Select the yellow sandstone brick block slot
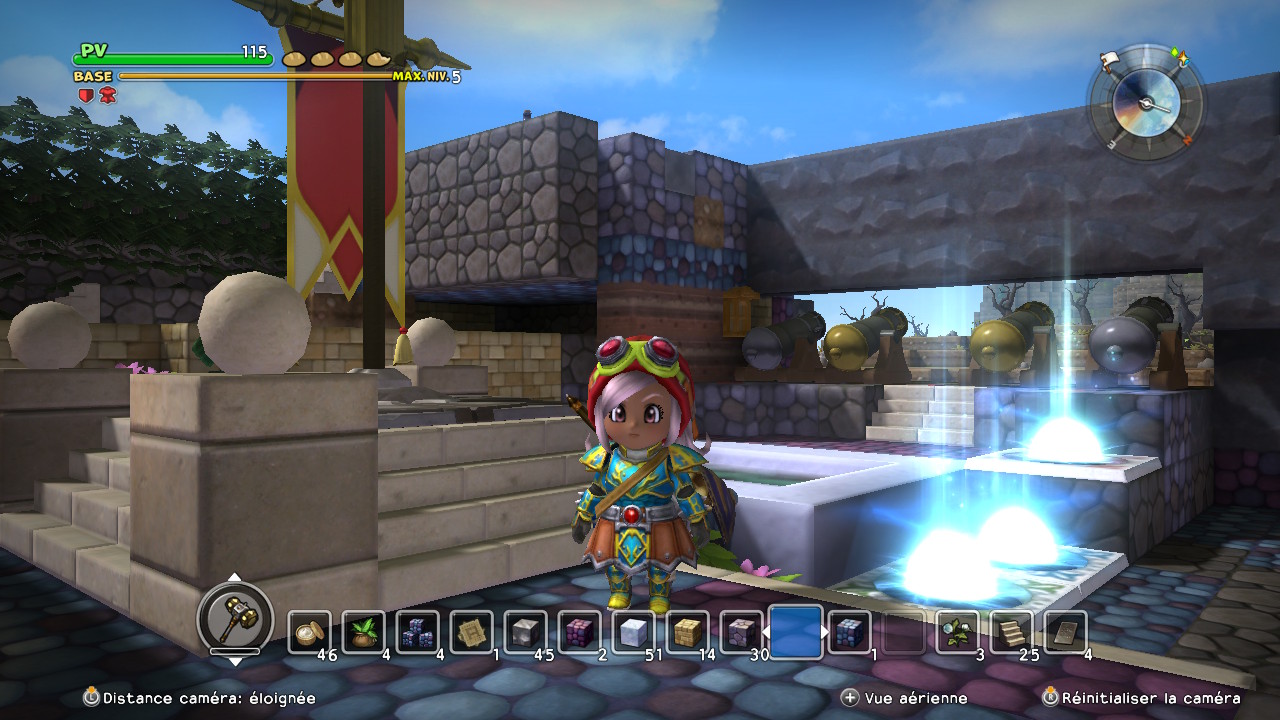The image size is (1280, 720). click(687, 632)
